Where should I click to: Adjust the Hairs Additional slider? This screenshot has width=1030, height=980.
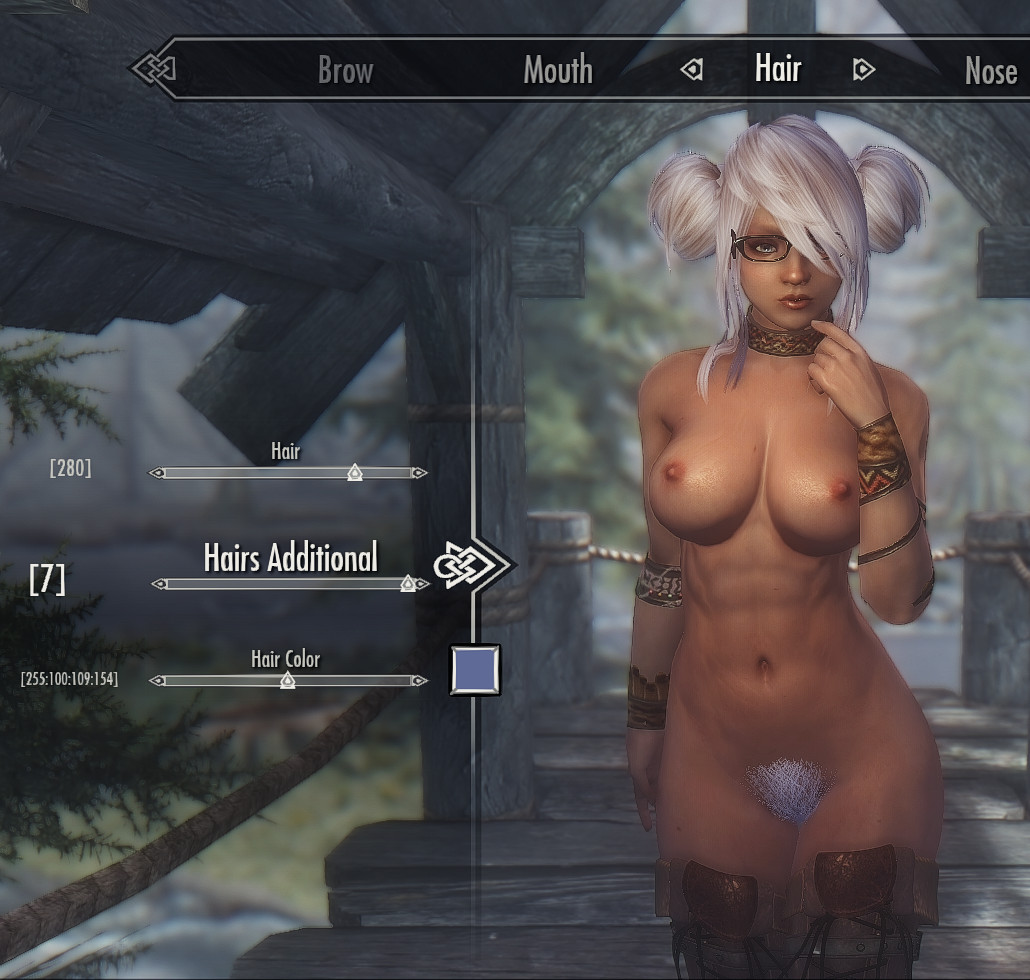407,584
